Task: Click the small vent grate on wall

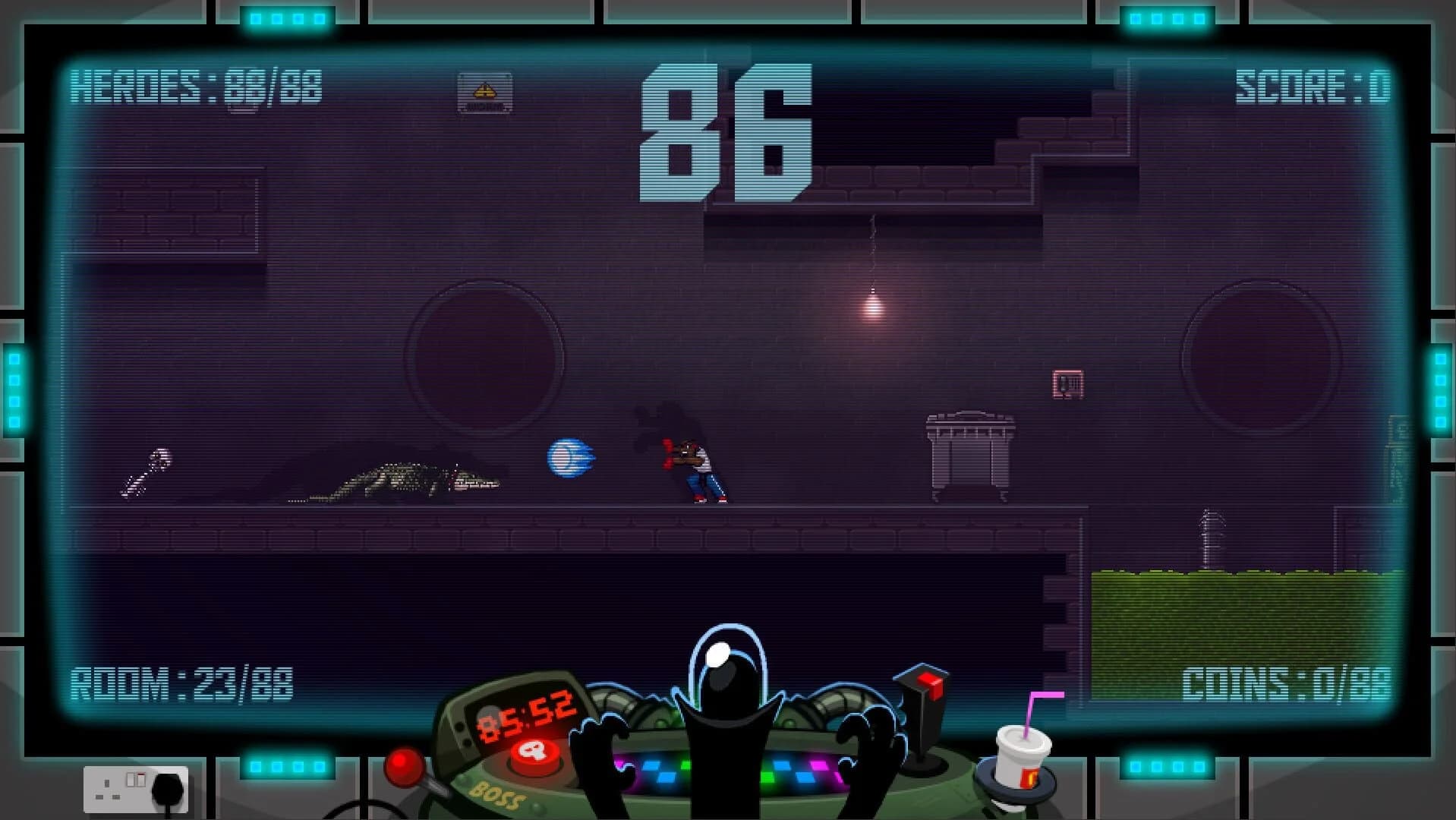Action: [1069, 382]
